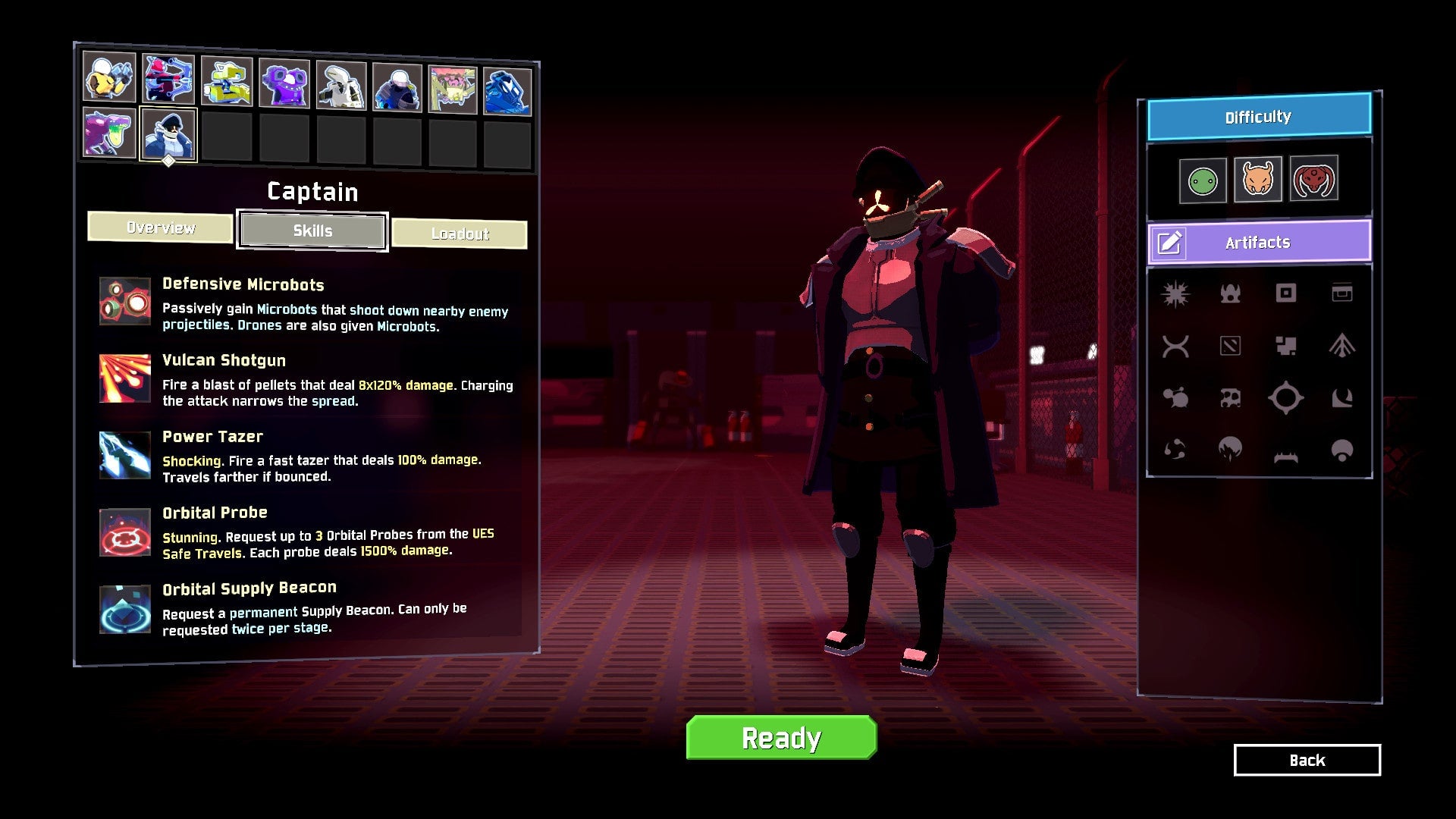
Task: Click the Power Tazer skill icon
Action: click(124, 455)
